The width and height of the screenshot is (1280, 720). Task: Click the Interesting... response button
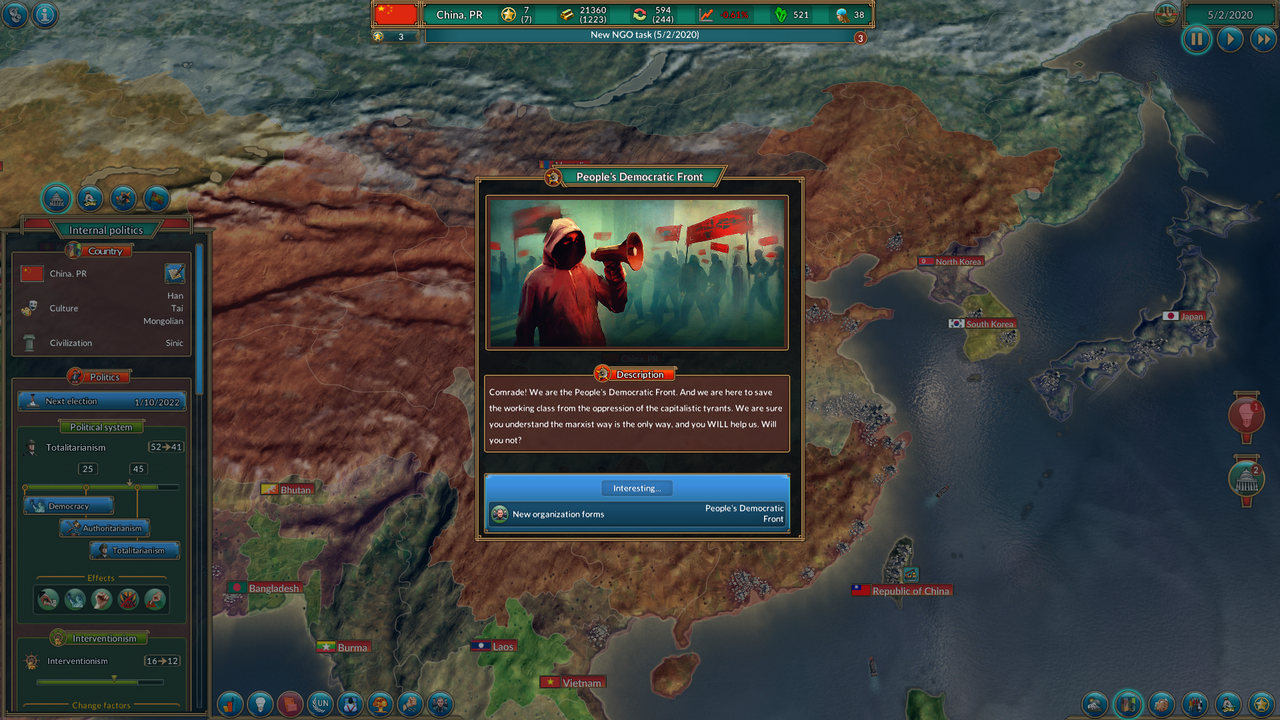637,488
